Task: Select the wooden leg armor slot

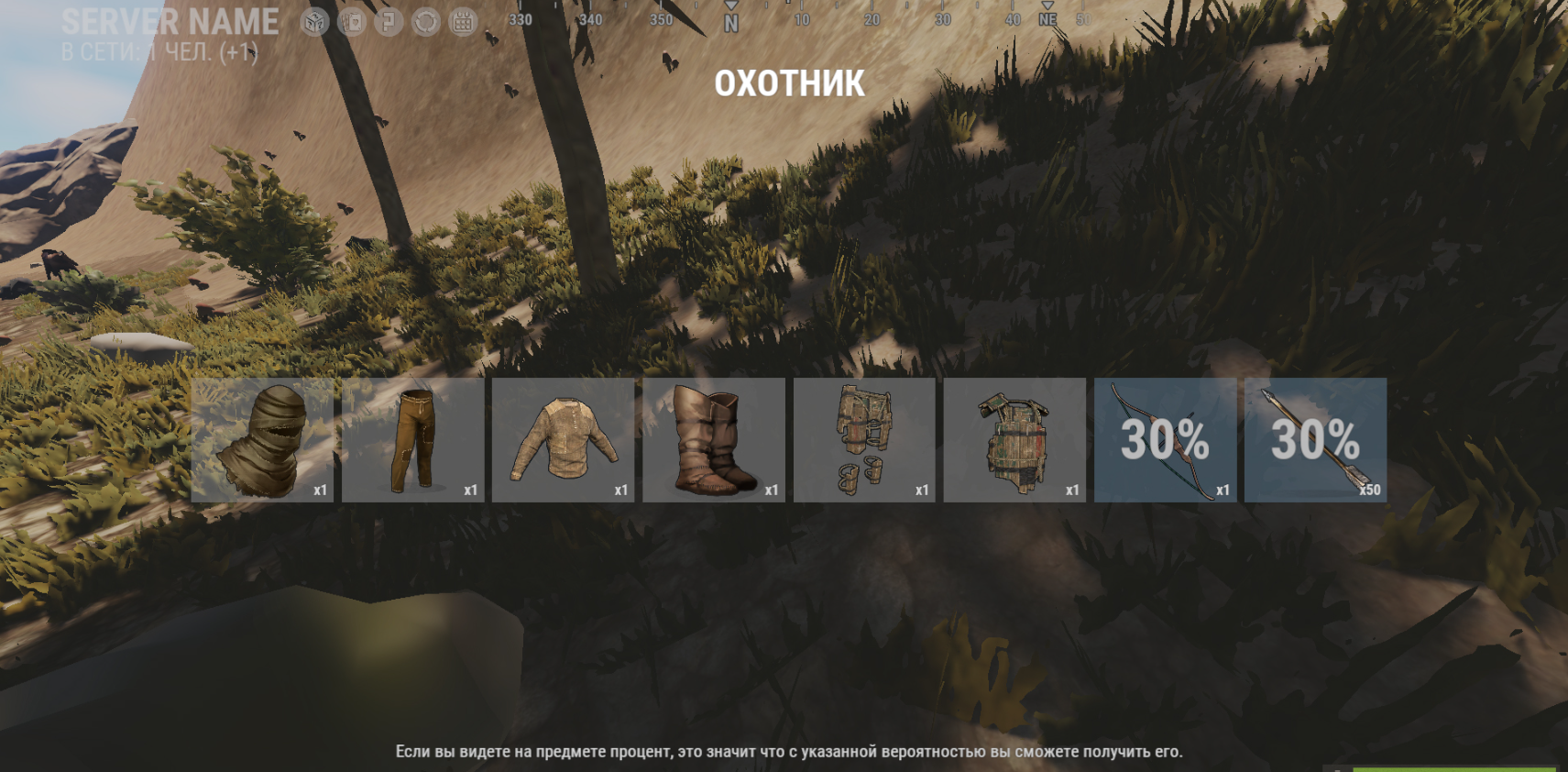Action: 864,440
